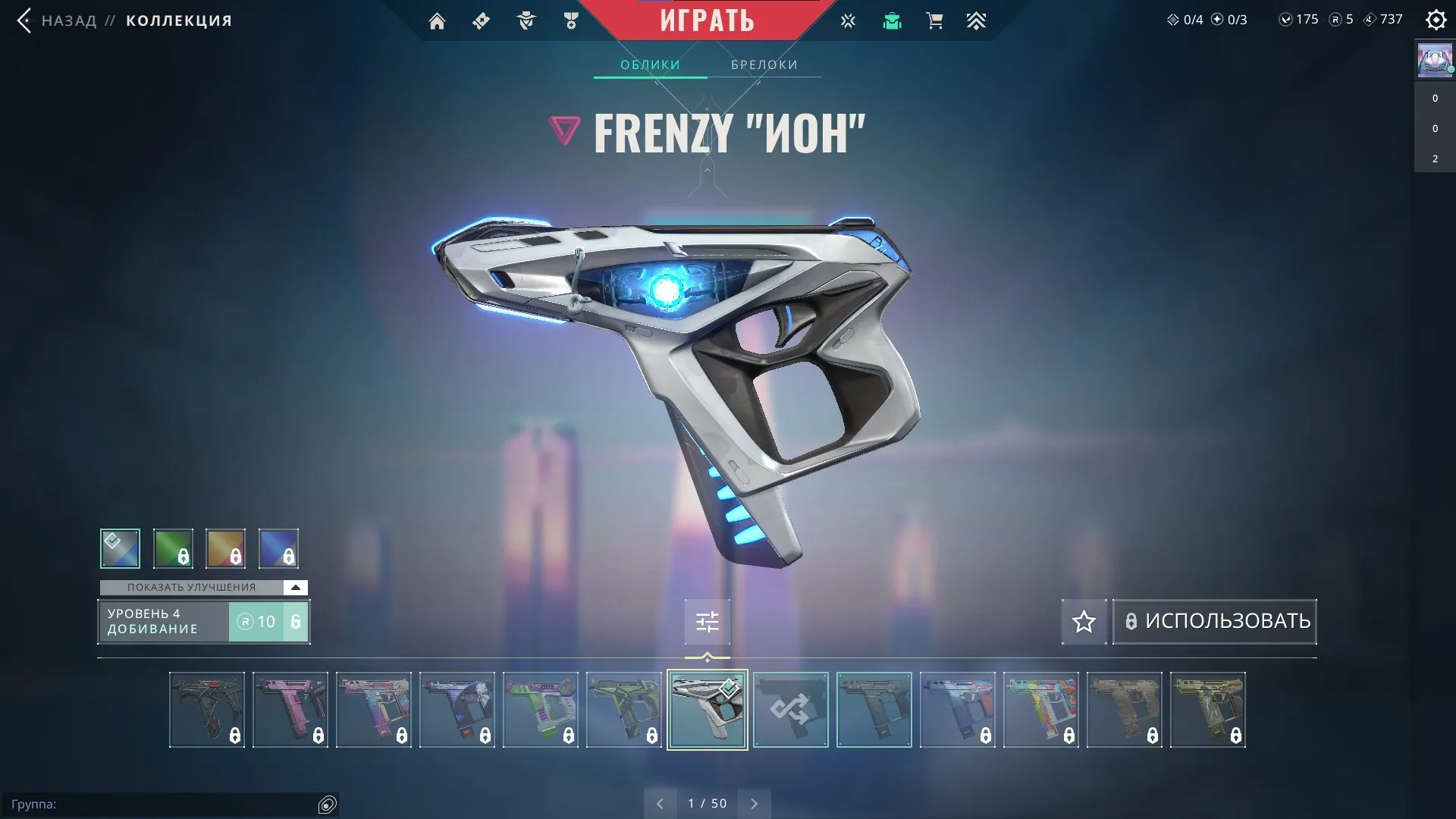Viewport: 1456px width, 819px height.
Task: Open the Progression ranks icon
Action: (x=977, y=20)
